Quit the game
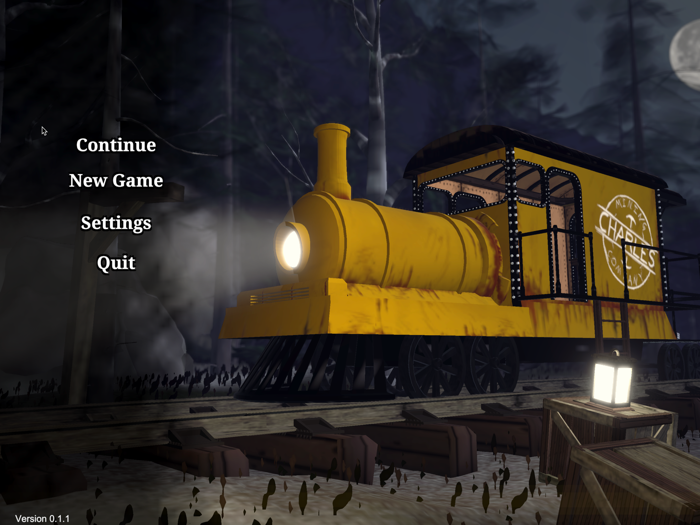This screenshot has width=700, height=525. [x=116, y=263]
